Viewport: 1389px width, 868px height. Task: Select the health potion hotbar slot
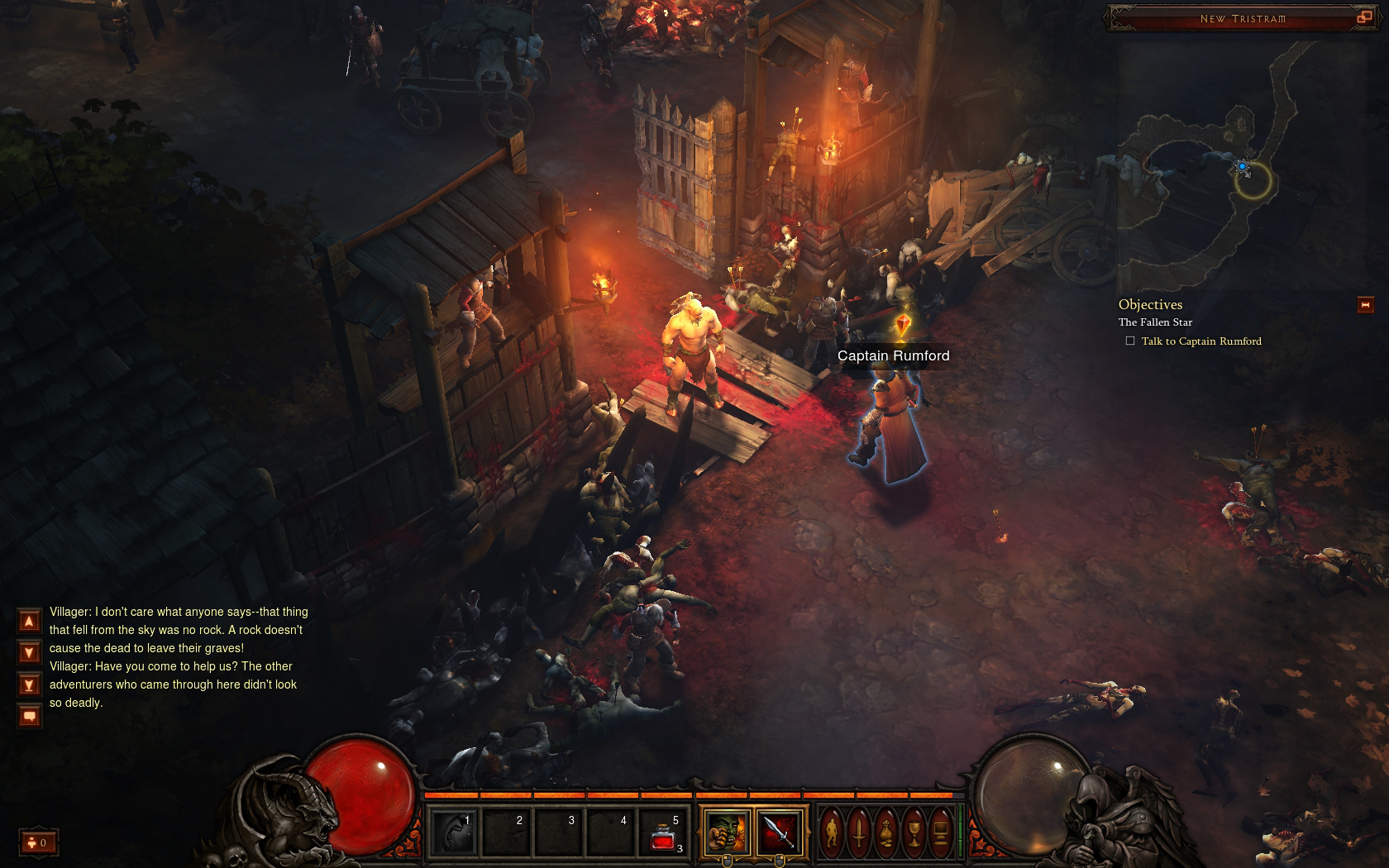coord(664,833)
